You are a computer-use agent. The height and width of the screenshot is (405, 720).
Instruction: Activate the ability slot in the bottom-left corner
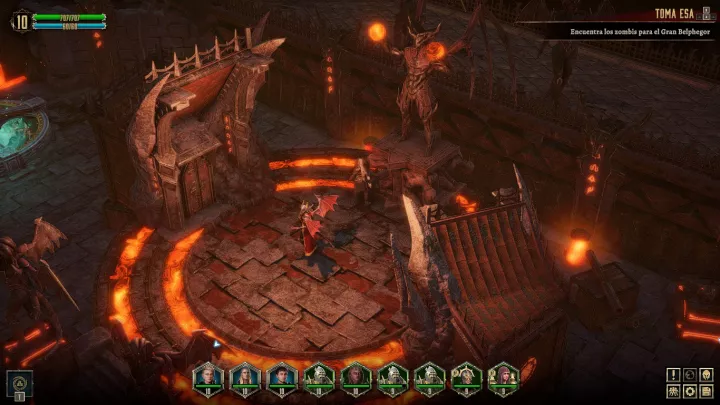(x=20, y=381)
